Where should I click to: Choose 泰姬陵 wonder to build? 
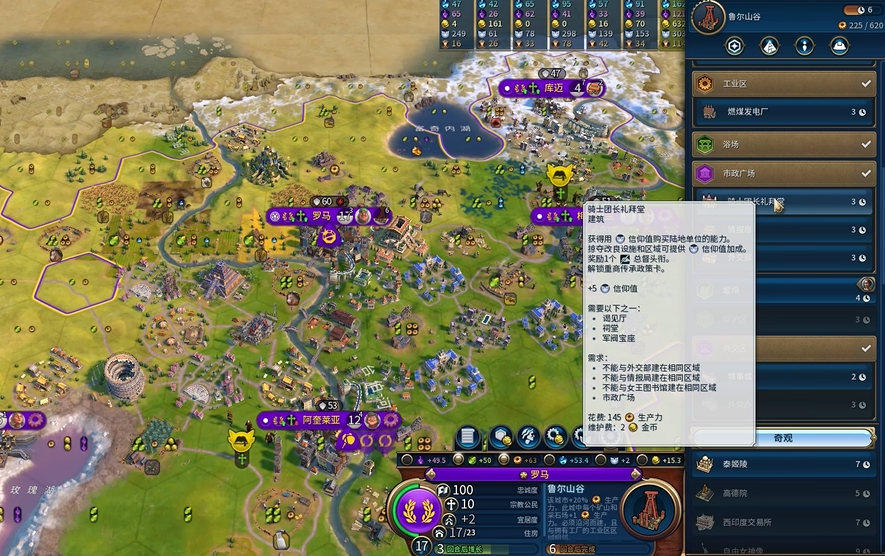[x=782, y=465]
